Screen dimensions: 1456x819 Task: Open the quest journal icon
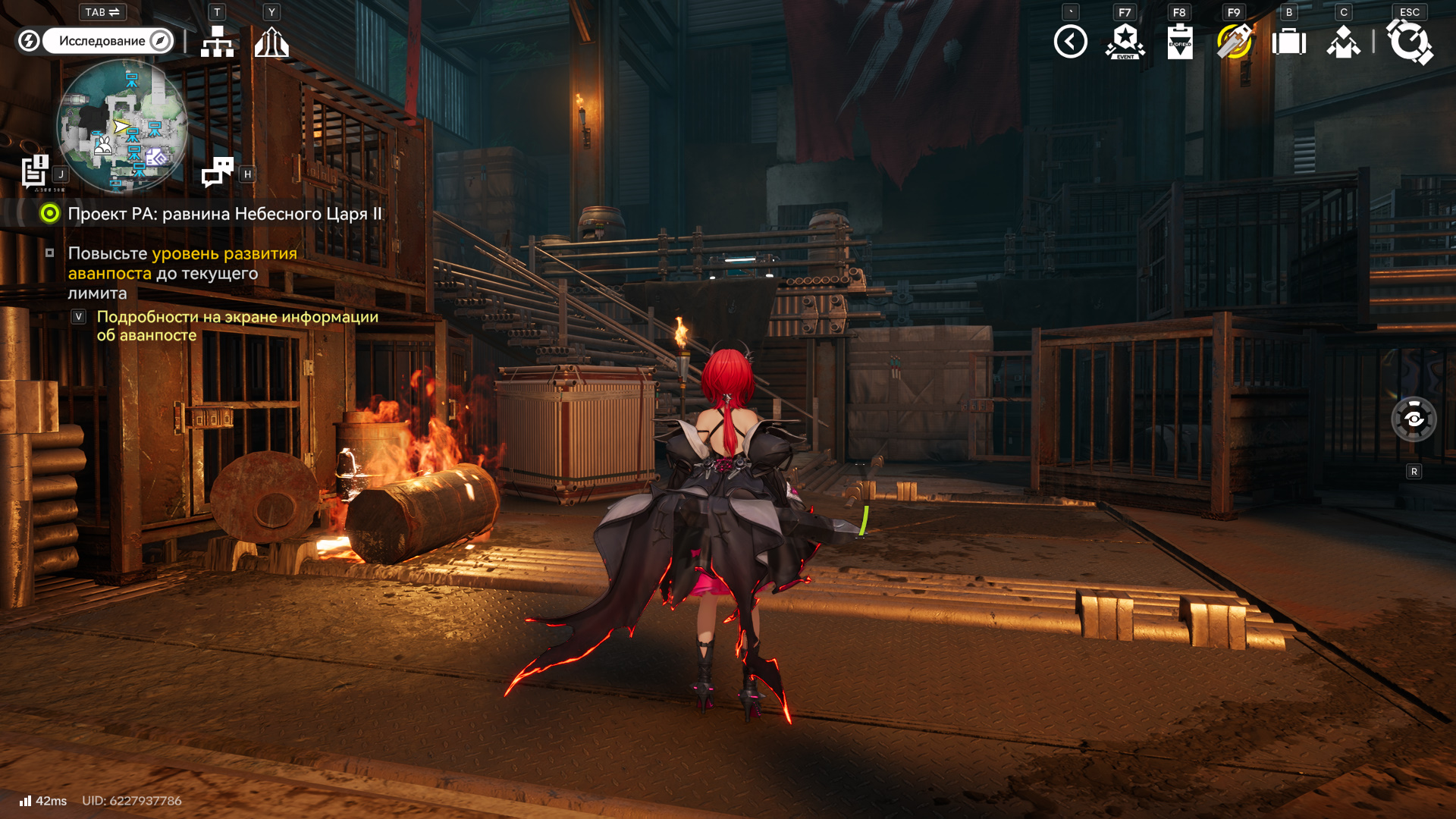pyautogui.click(x=35, y=171)
